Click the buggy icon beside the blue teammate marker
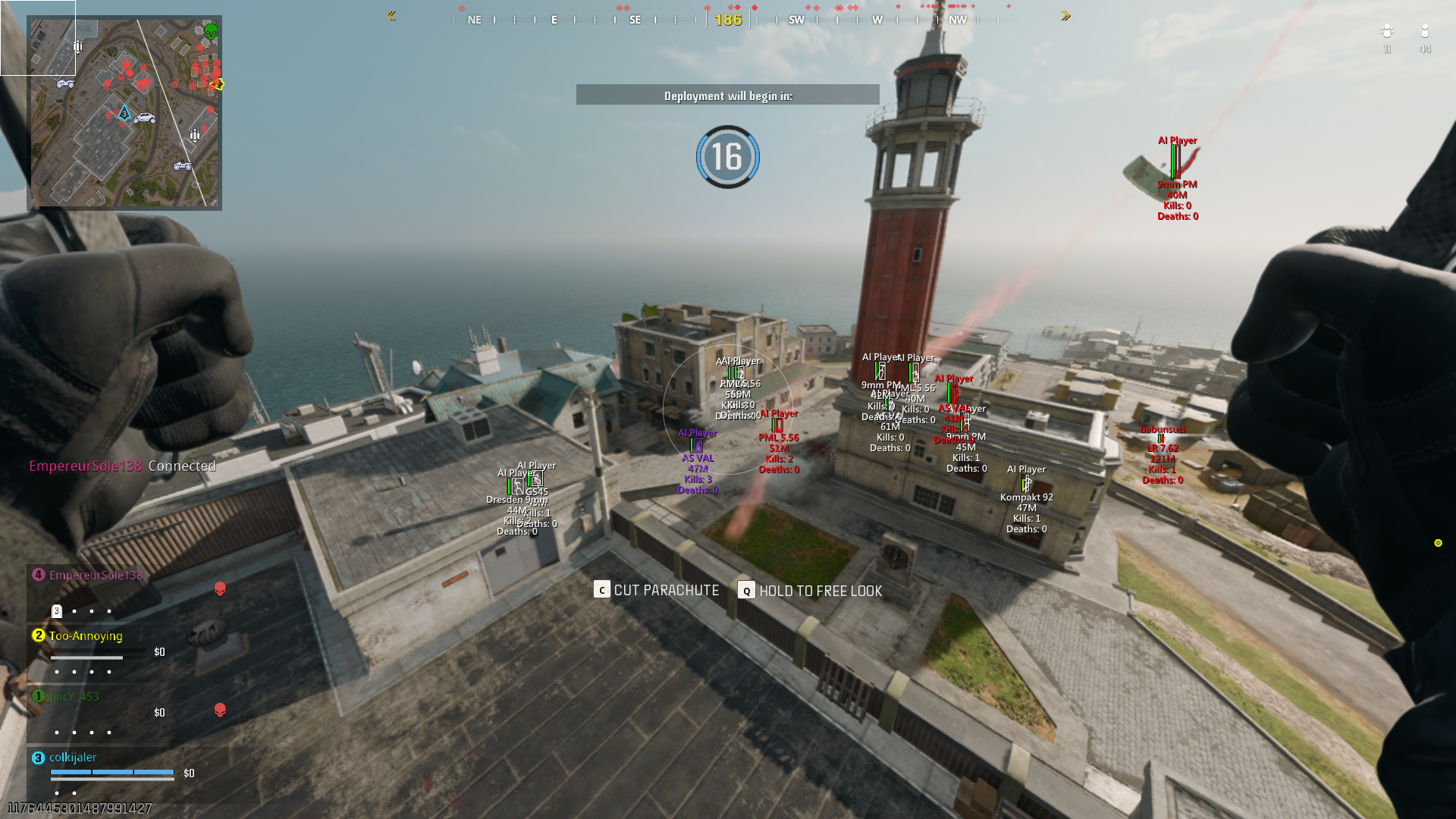Screen dimensions: 1456x819 pos(144,118)
